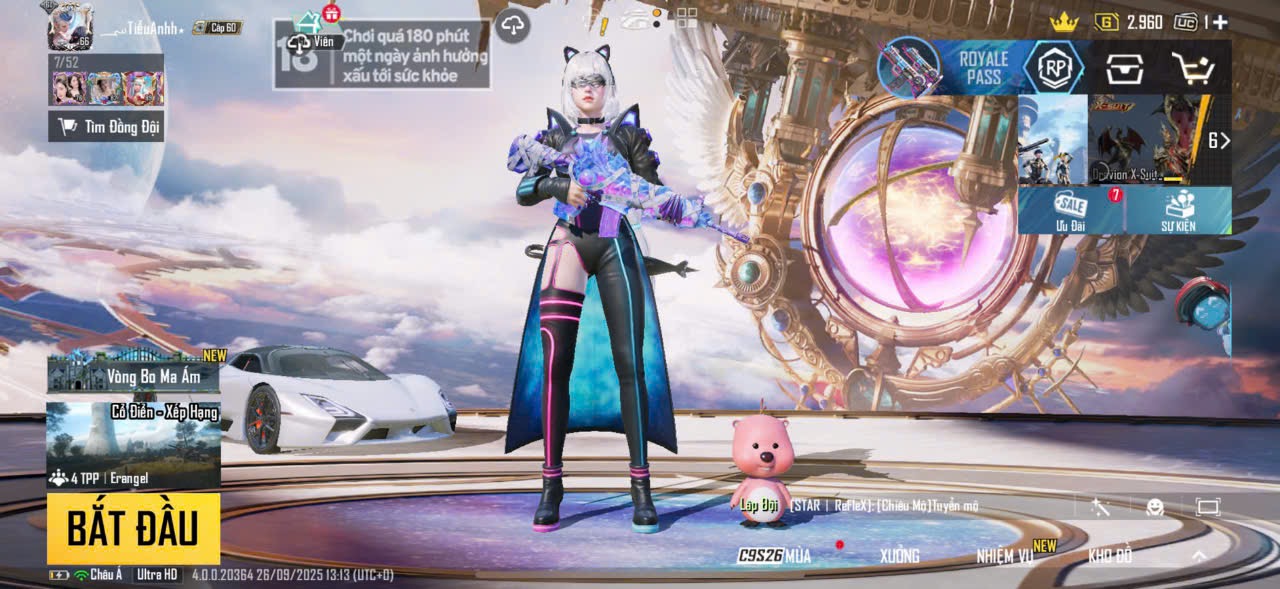Add UC with the plus button
Image resolution: width=1280 pixels, height=589 pixels.
coord(1220,22)
